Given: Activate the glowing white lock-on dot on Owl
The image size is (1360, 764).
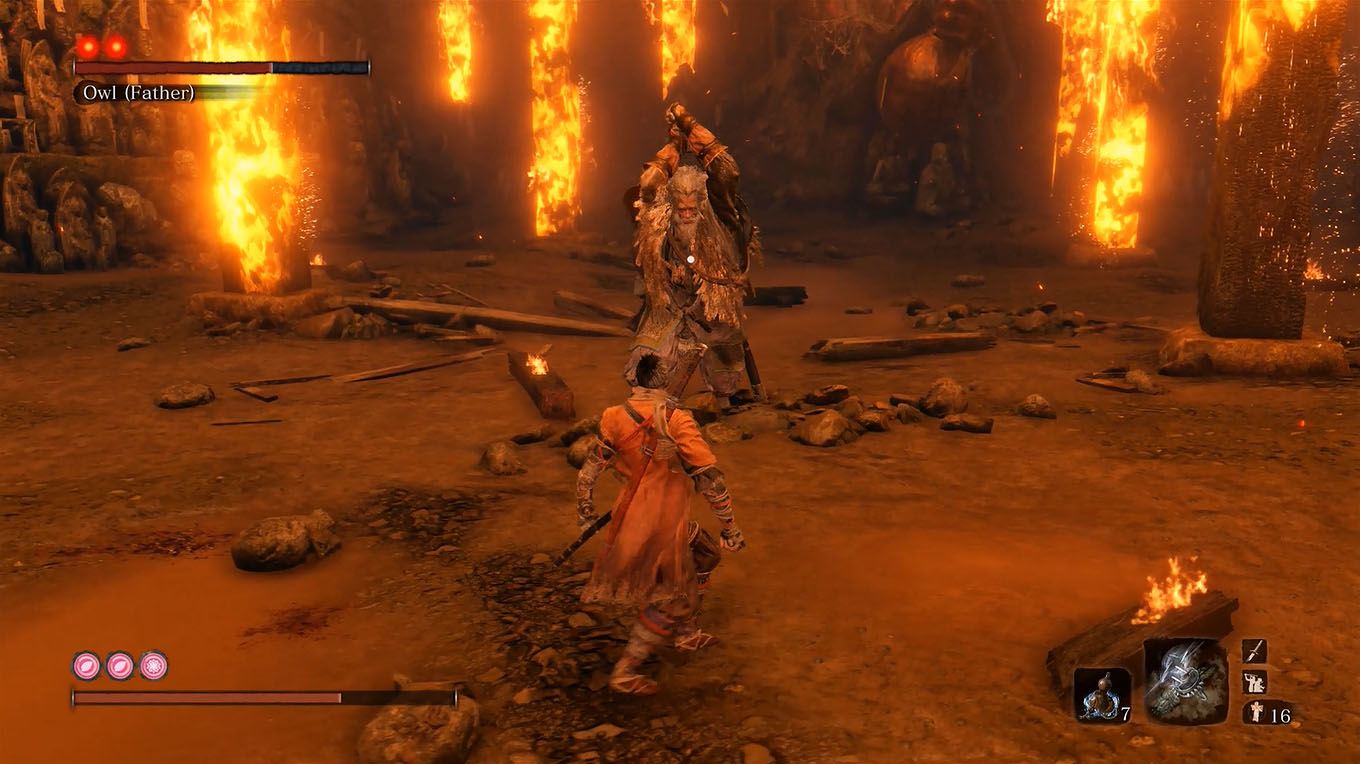Looking at the screenshot, I should 689,258.
